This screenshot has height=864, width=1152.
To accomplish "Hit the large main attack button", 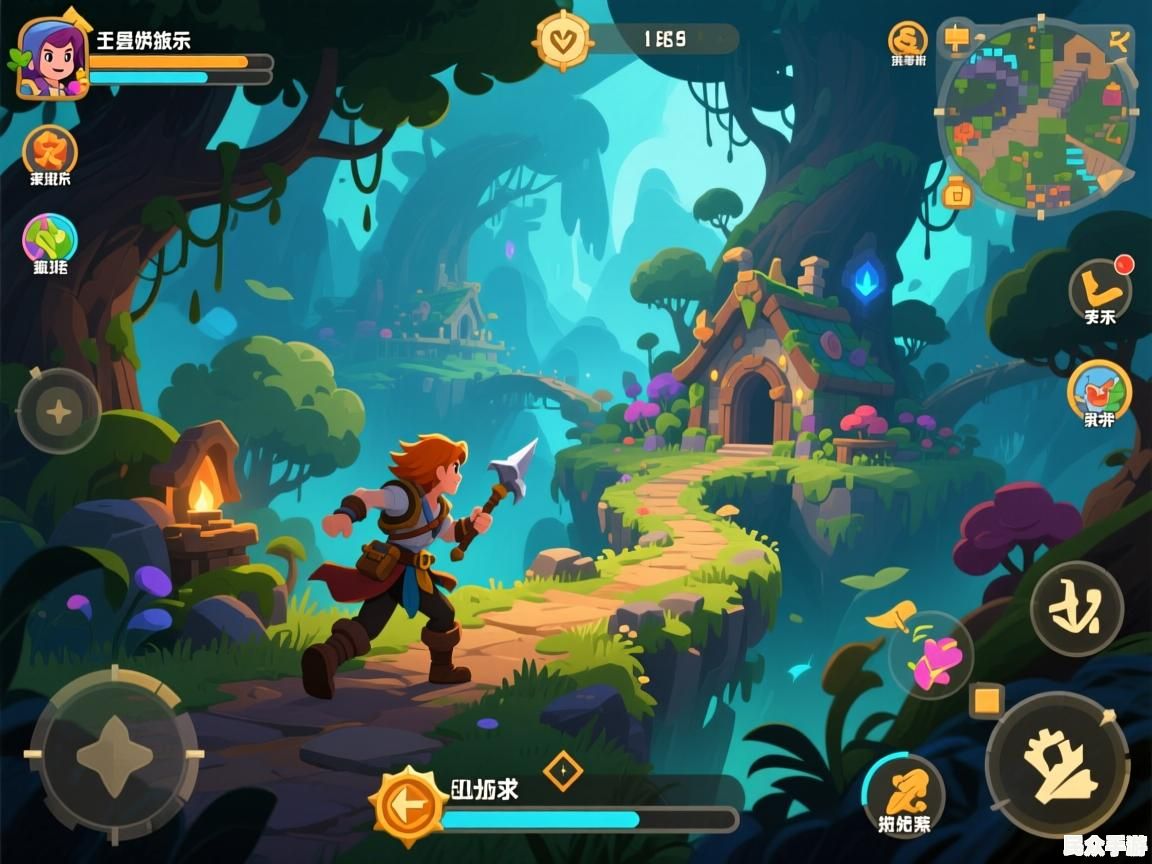I will click(1057, 765).
